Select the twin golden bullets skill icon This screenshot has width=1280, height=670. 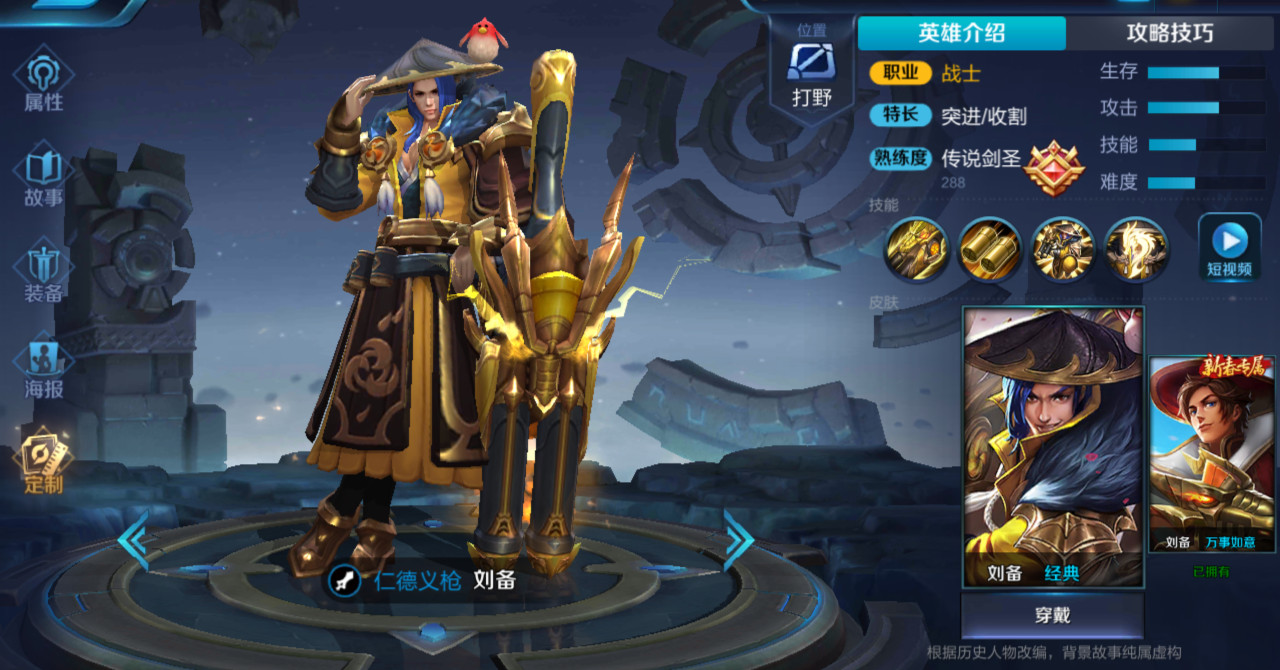[990, 250]
